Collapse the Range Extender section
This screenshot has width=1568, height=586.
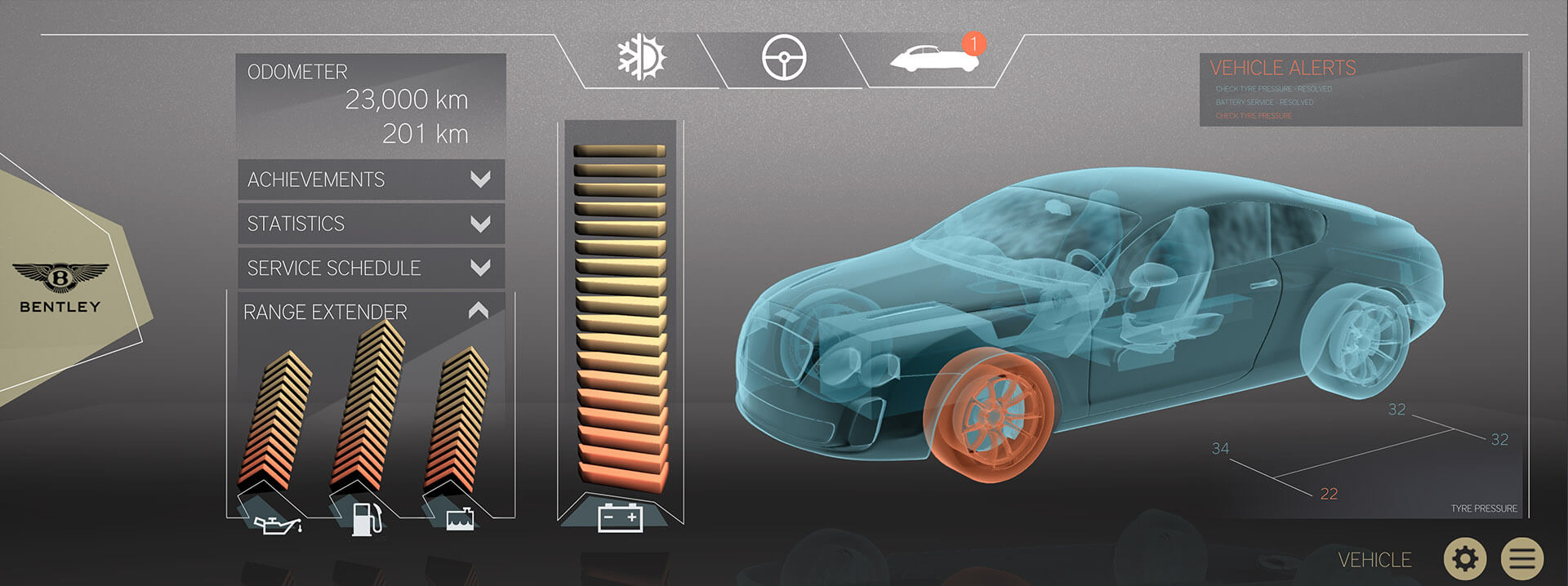pyautogui.click(x=479, y=311)
